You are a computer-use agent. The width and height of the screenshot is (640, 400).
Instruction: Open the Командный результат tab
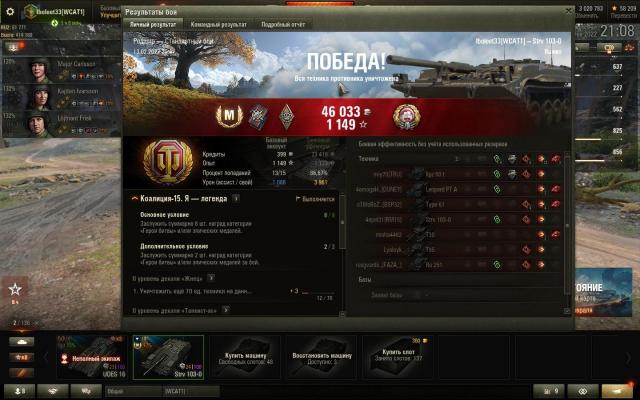pos(216,24)
